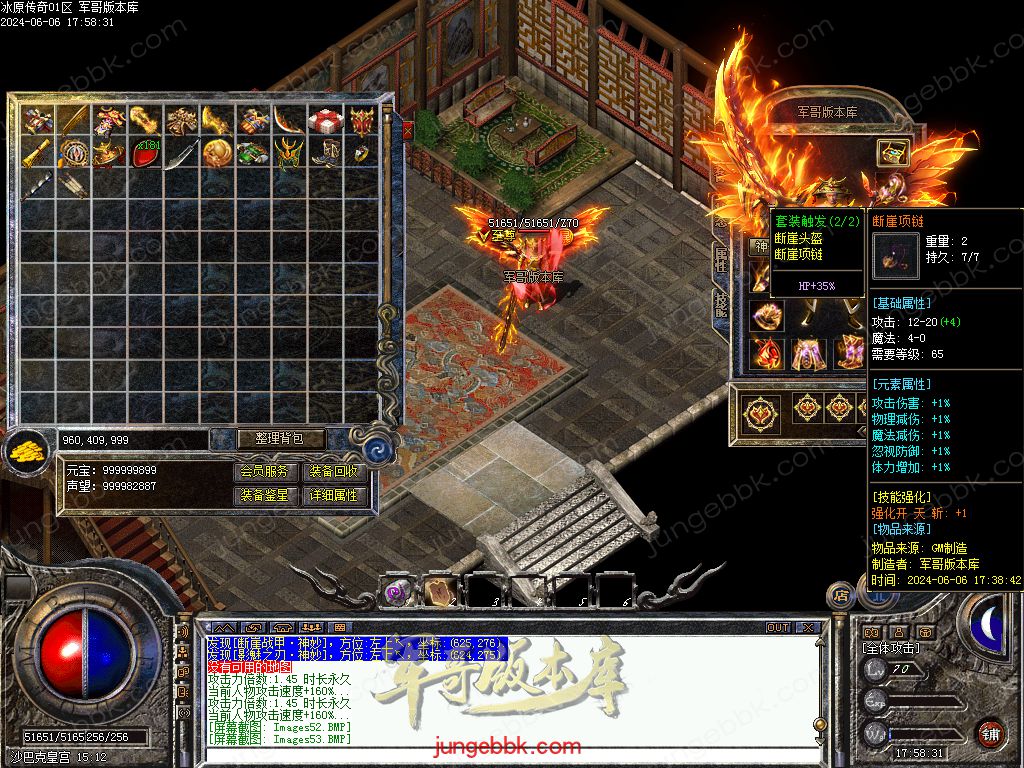Close the inventory with the red X
The image size is (1024, 768).
(407, 129)
